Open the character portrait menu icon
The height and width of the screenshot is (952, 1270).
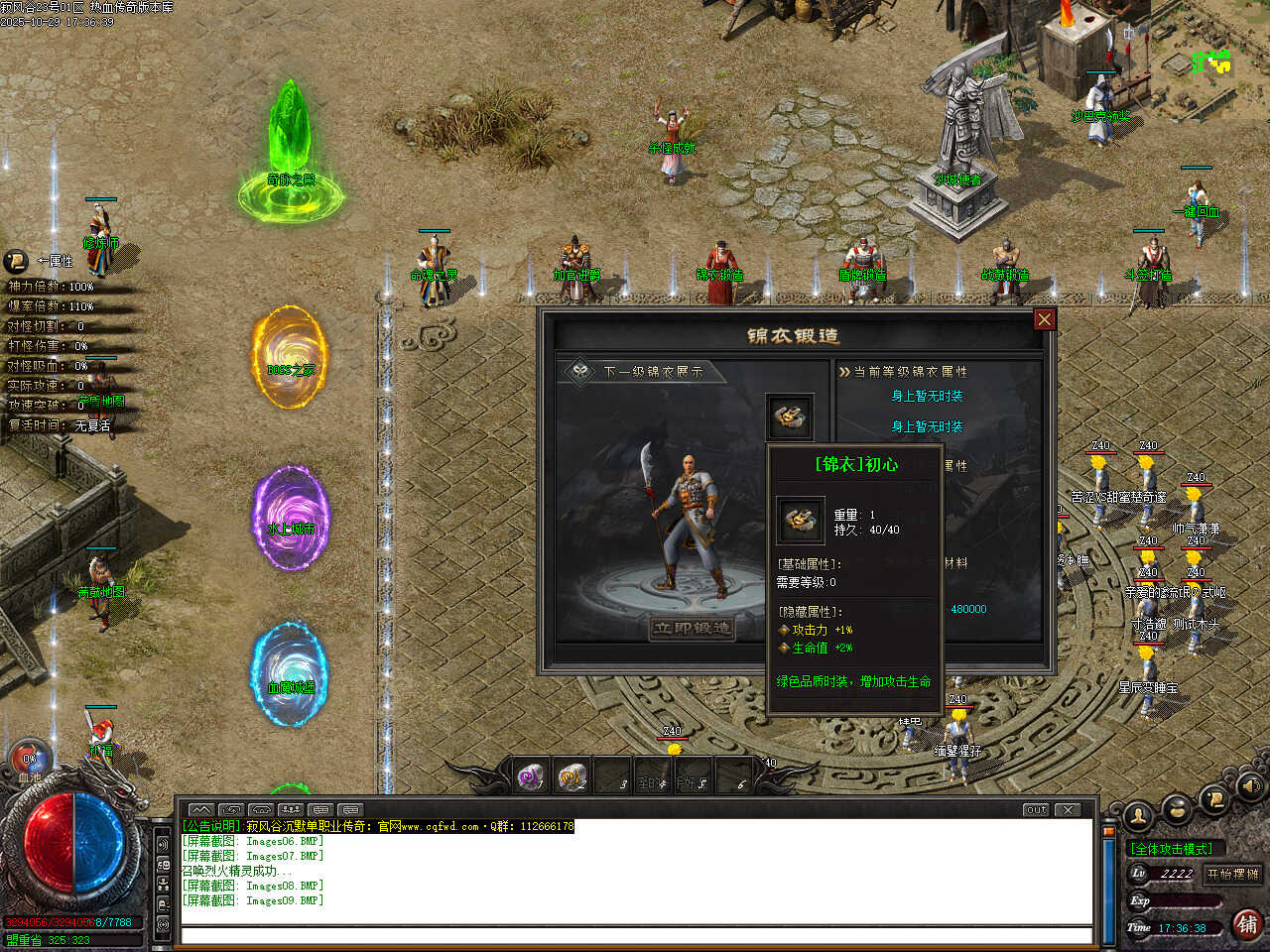(x=1138, y=815)
